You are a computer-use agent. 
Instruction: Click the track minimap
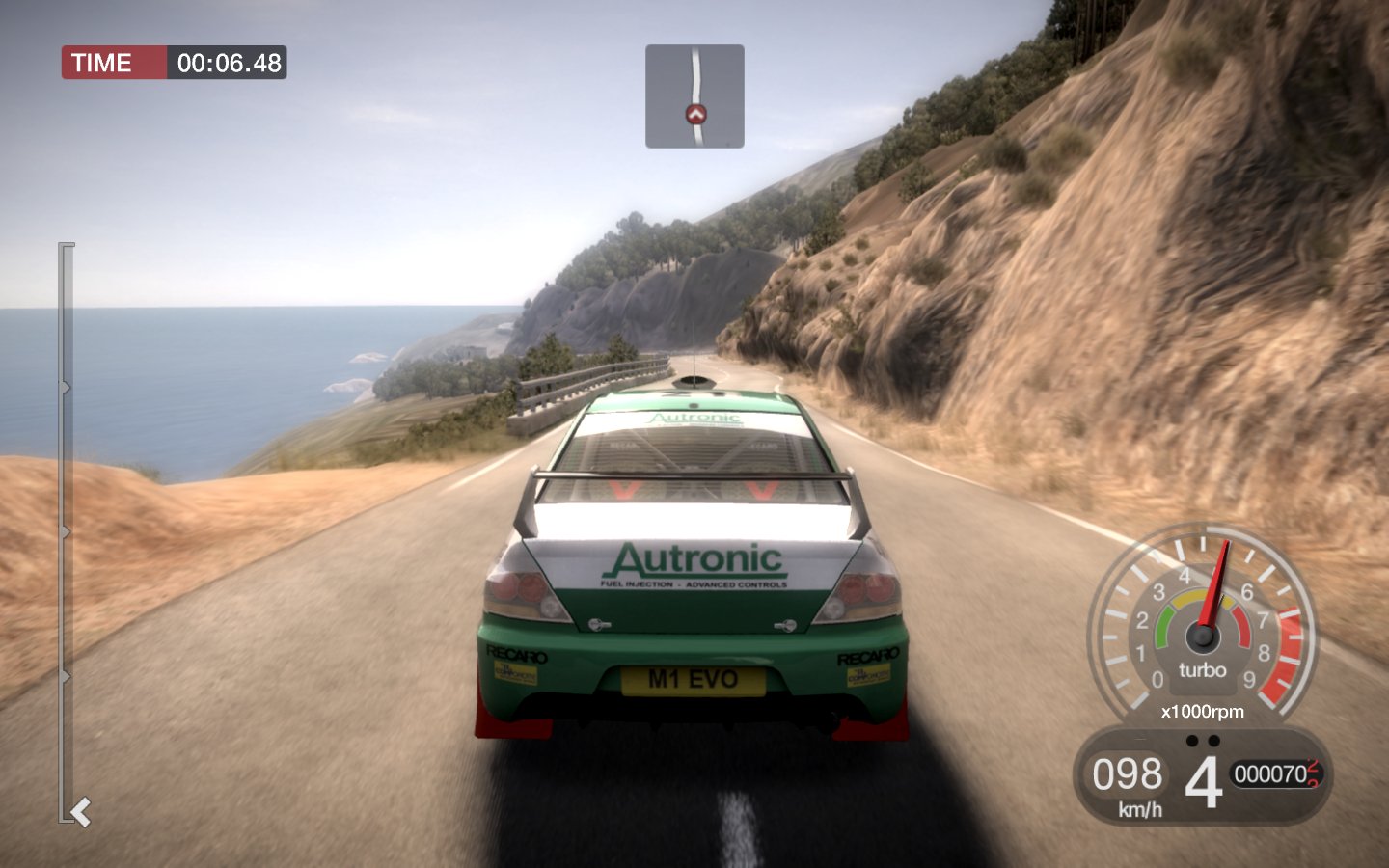point(694,95)
